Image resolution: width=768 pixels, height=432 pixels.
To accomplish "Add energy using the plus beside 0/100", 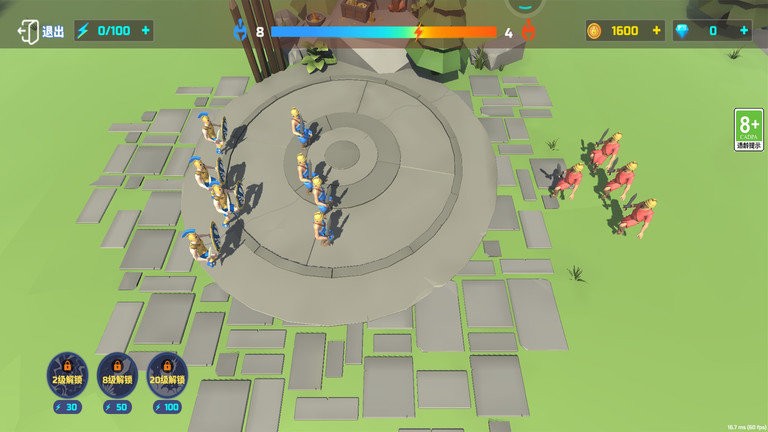I will pyautogui.click(x=146, y=31).
